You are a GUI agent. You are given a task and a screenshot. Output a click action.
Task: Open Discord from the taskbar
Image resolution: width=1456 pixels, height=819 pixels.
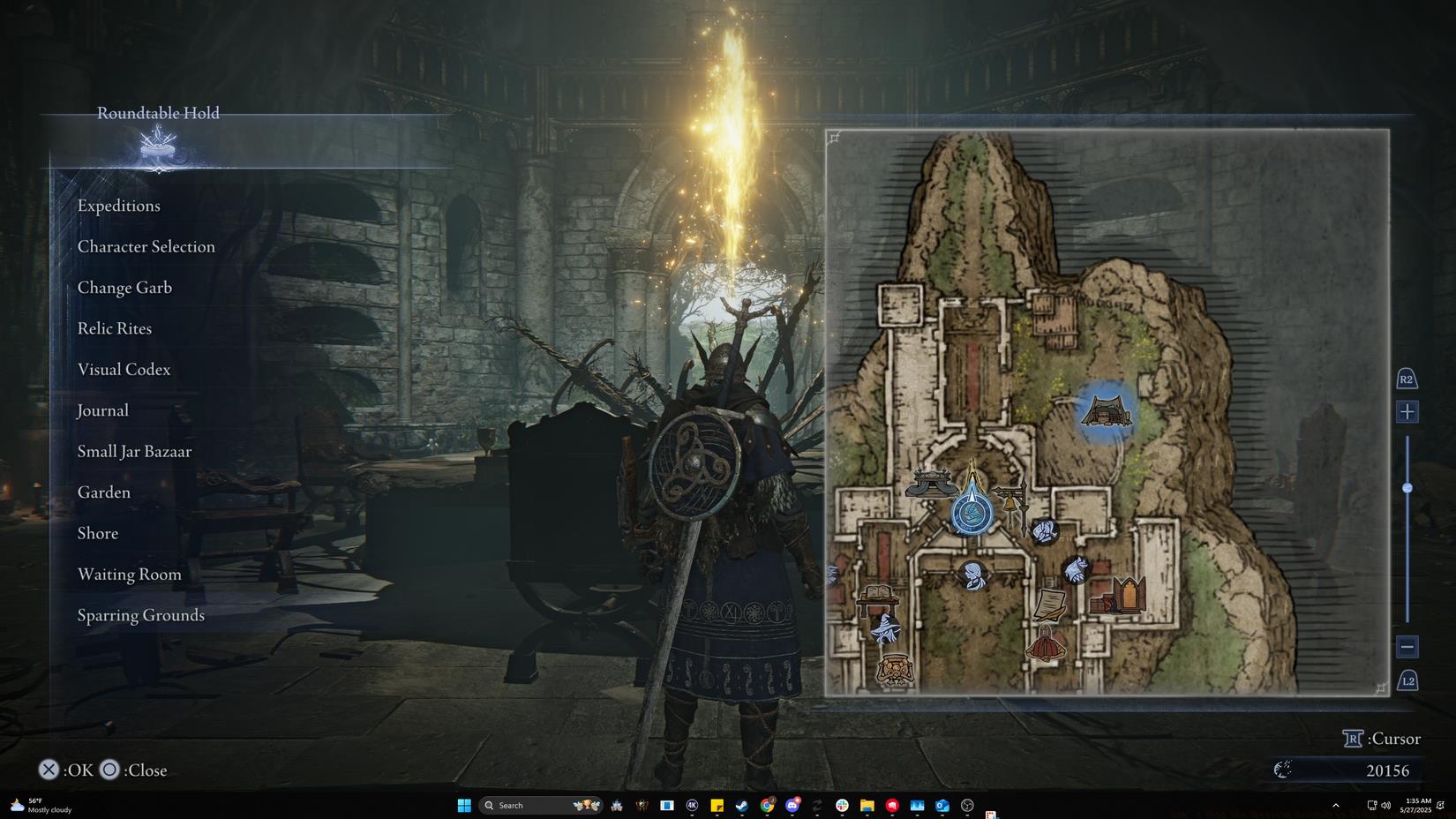[792, 805]
